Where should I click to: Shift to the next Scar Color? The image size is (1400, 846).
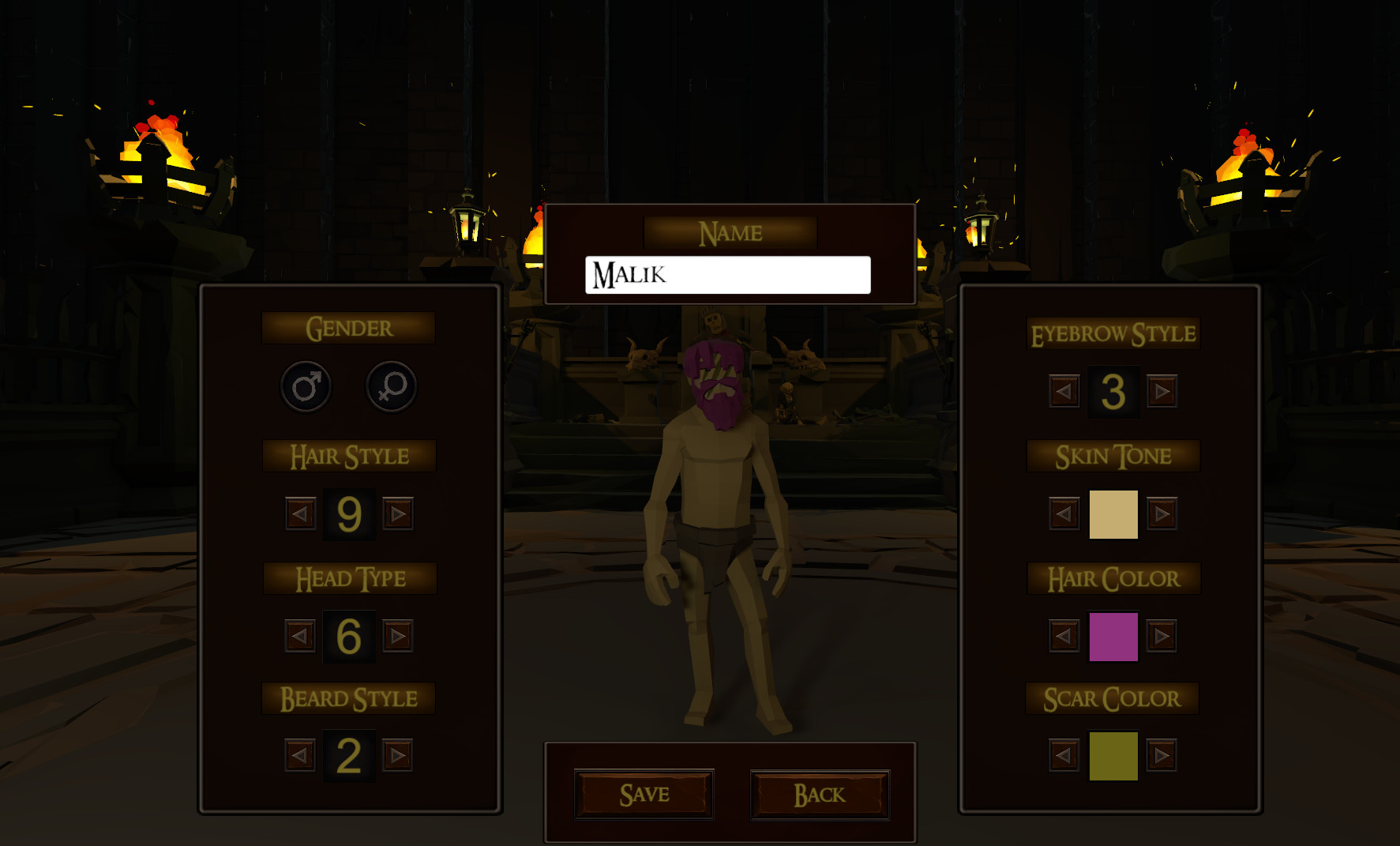[x=1161, y=754]
